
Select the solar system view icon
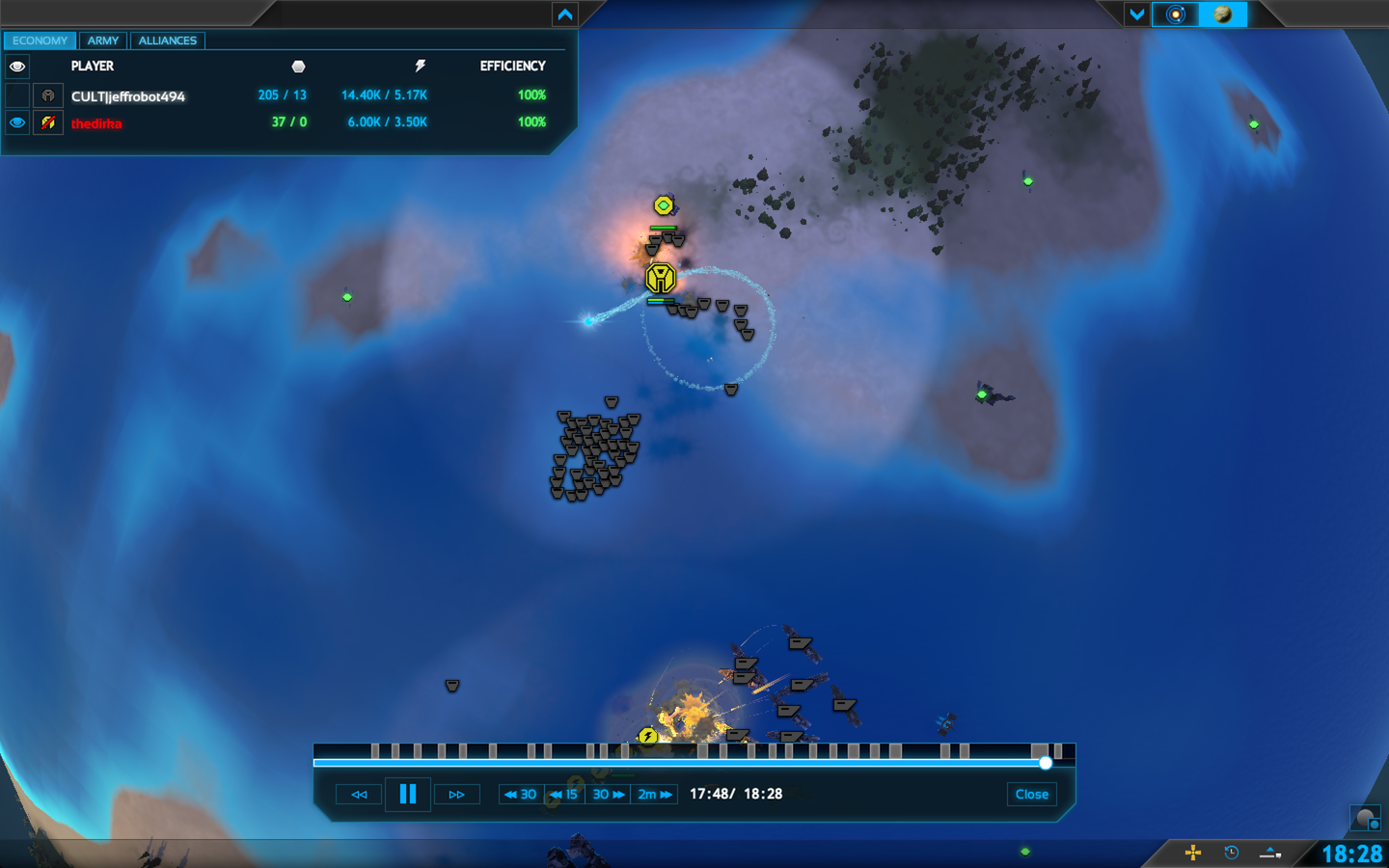click(x=1175, y=14)
